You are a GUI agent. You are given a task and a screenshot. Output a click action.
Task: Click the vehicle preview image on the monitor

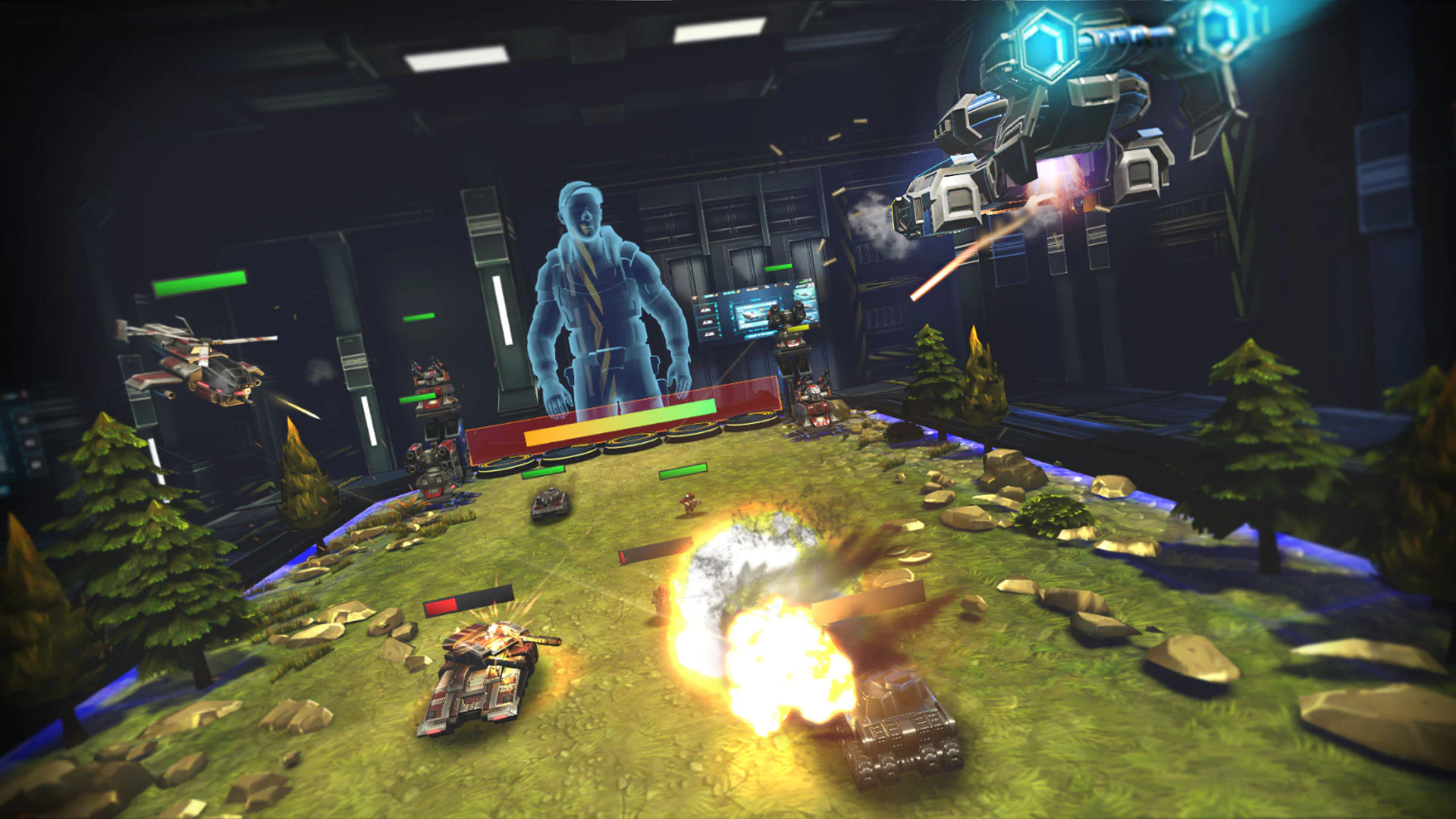tap(751, 316)
